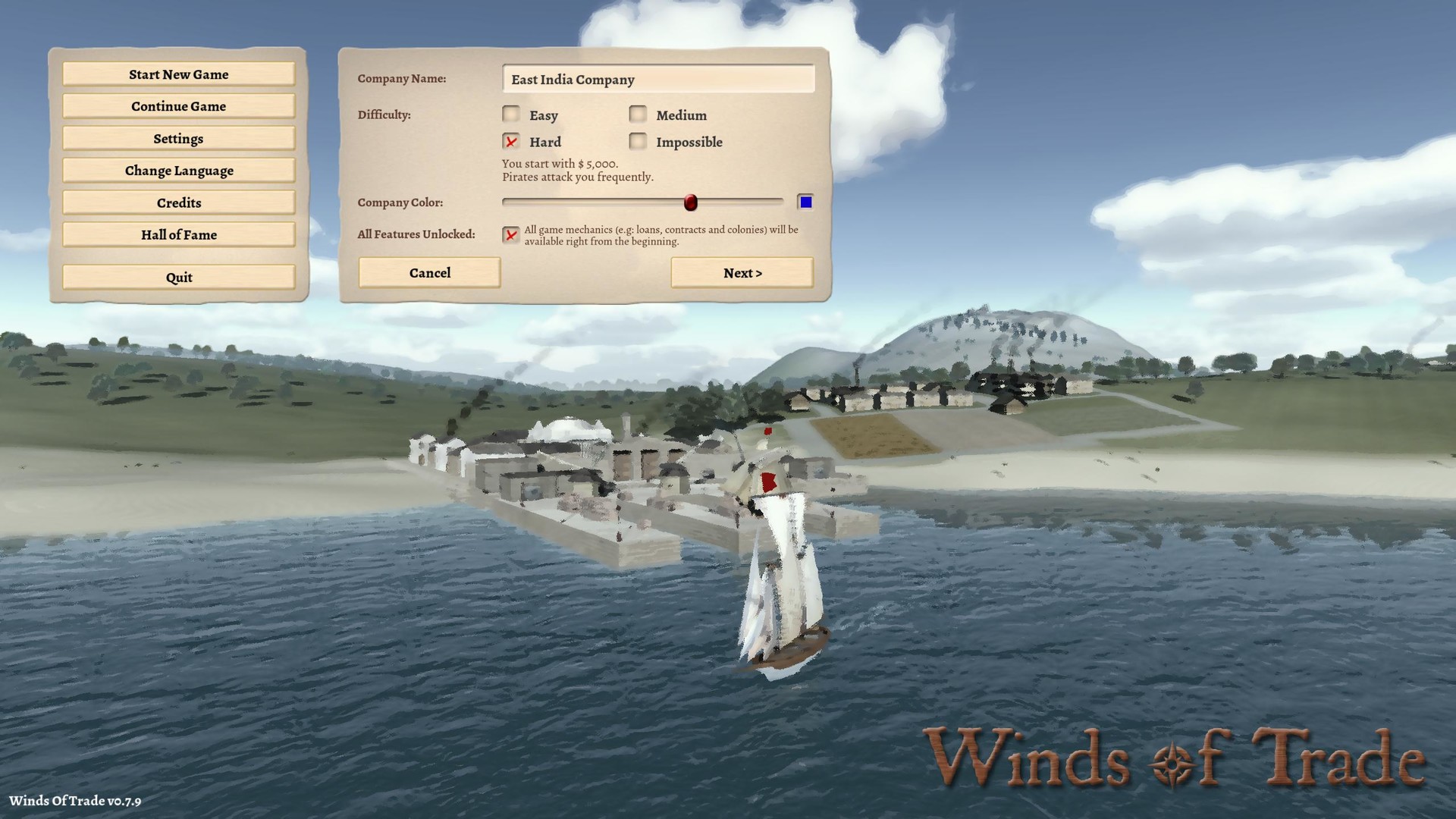Open the Hall of Fame
The height and width of the screenshot is (819, 1456).
tap(178, 234)
